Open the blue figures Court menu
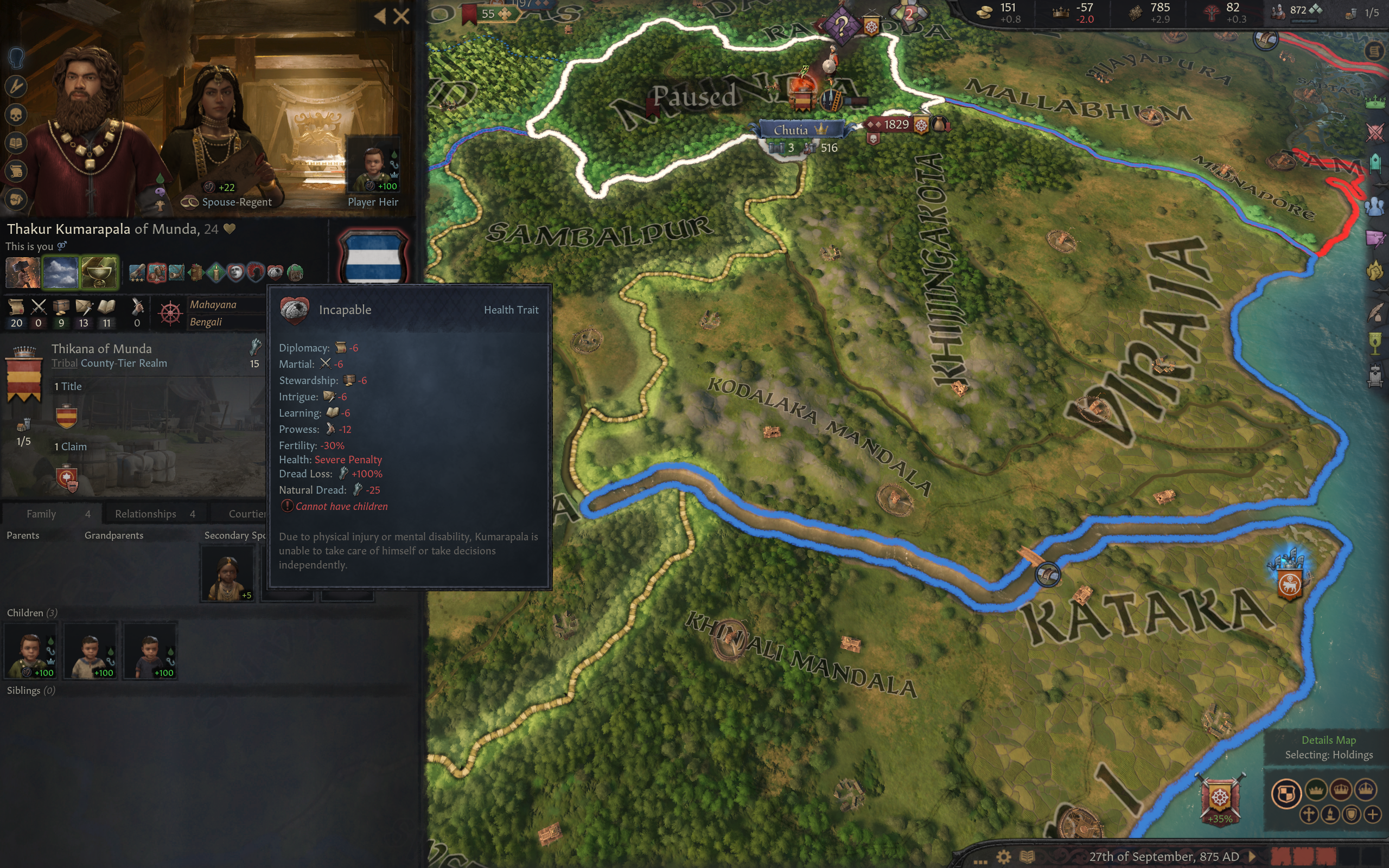Viewport: 1389px width, 868px height. coord(1375,206)
